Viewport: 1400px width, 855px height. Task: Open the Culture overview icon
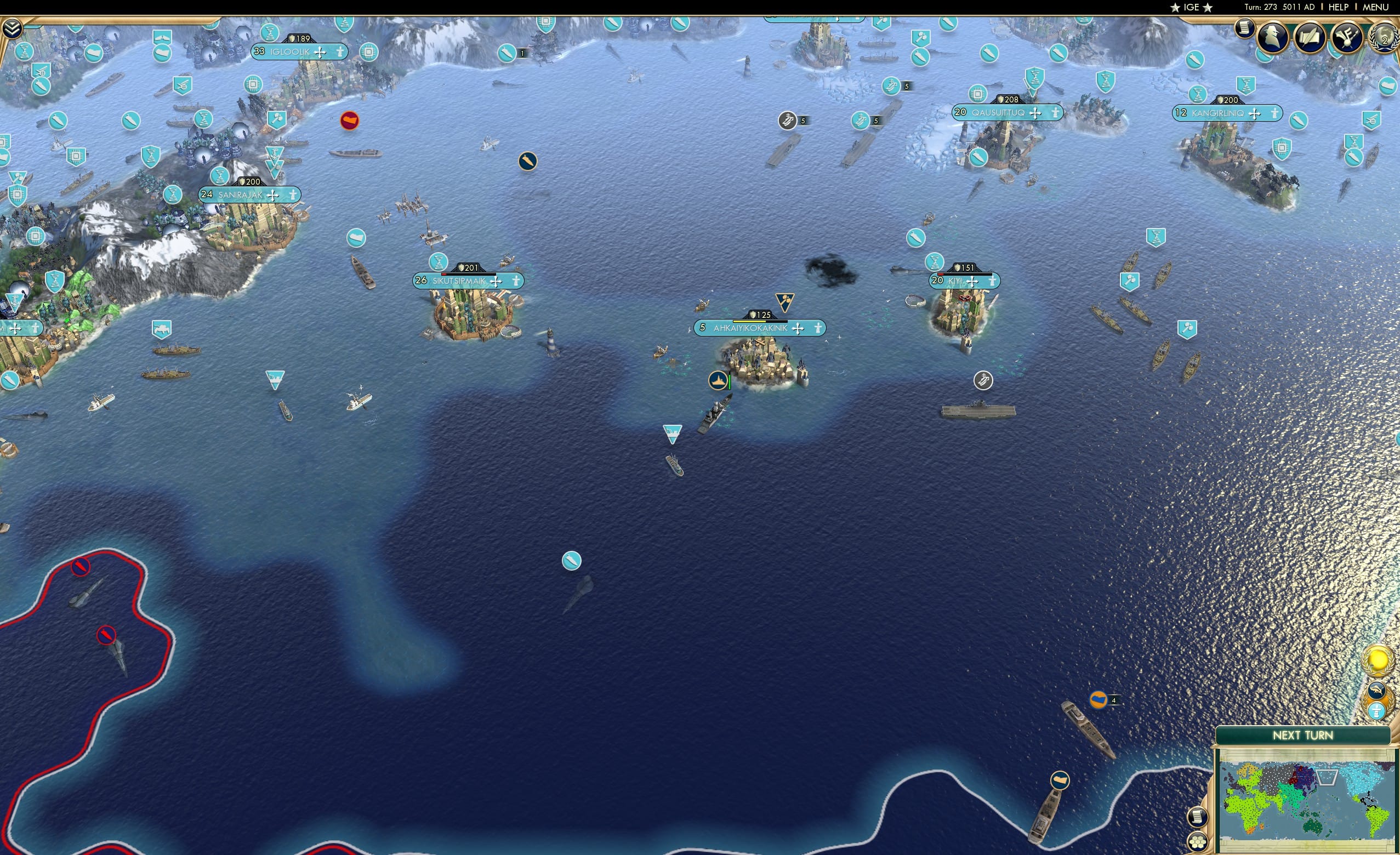tap(1347, 38)
